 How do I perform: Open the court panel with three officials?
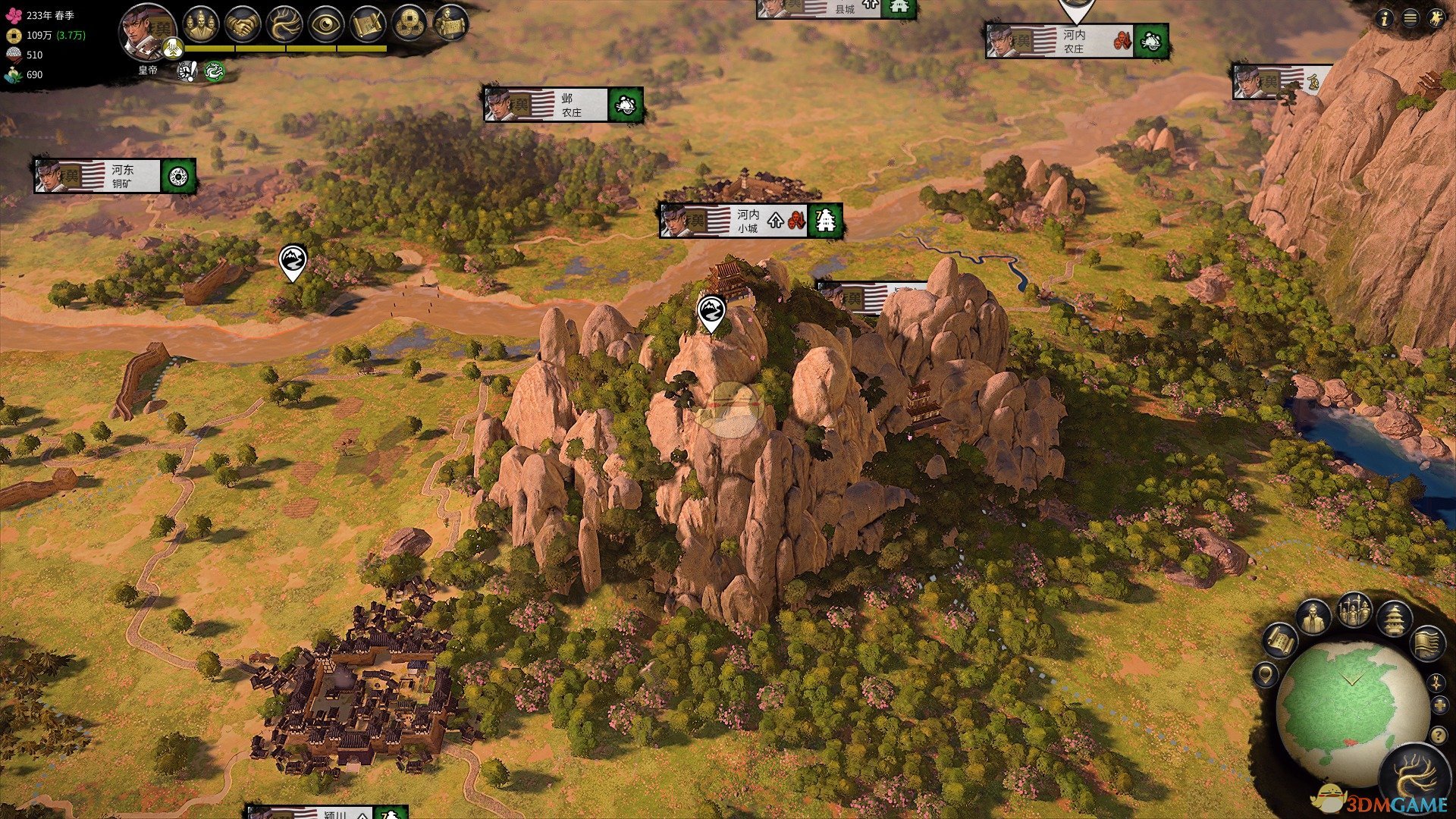pos(200,24)
